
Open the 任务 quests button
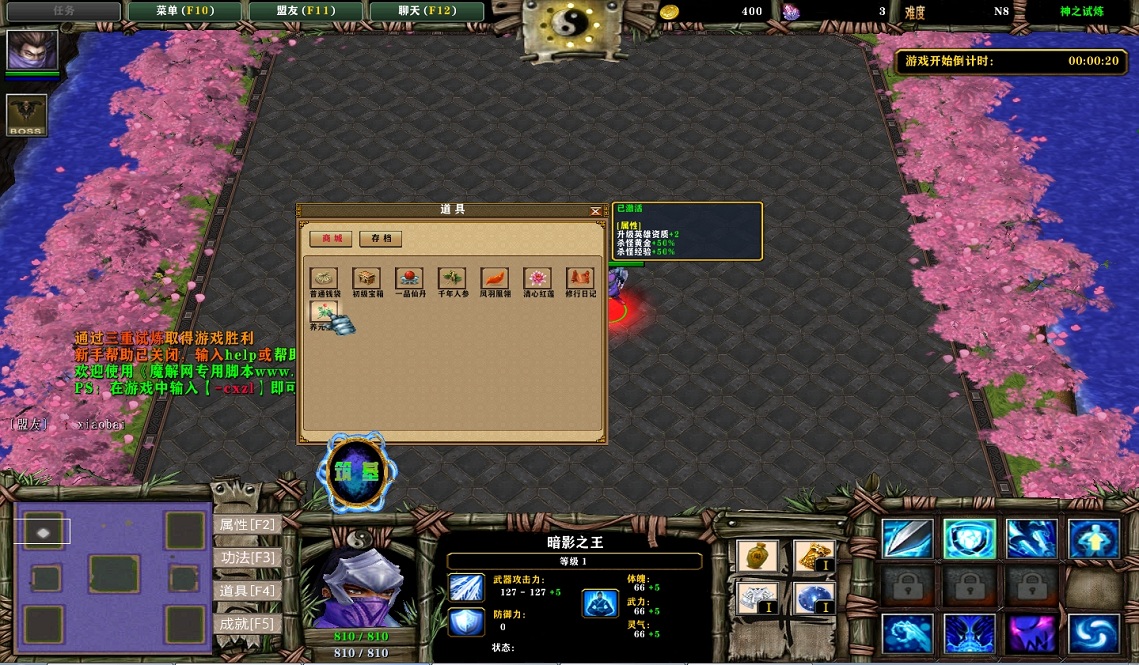click(x=62, y=11)
